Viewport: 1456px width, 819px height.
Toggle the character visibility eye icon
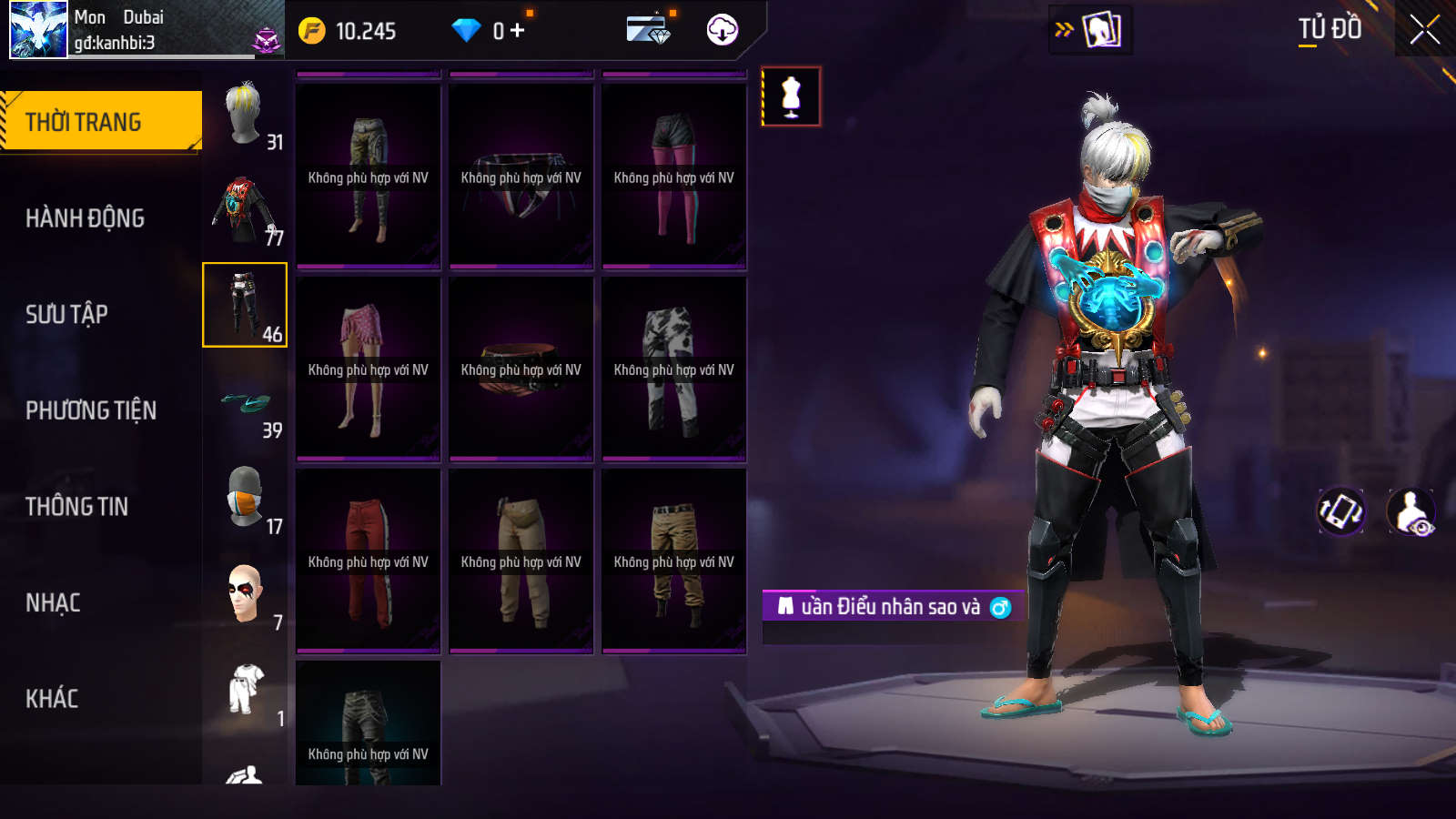coord(1410,511)
